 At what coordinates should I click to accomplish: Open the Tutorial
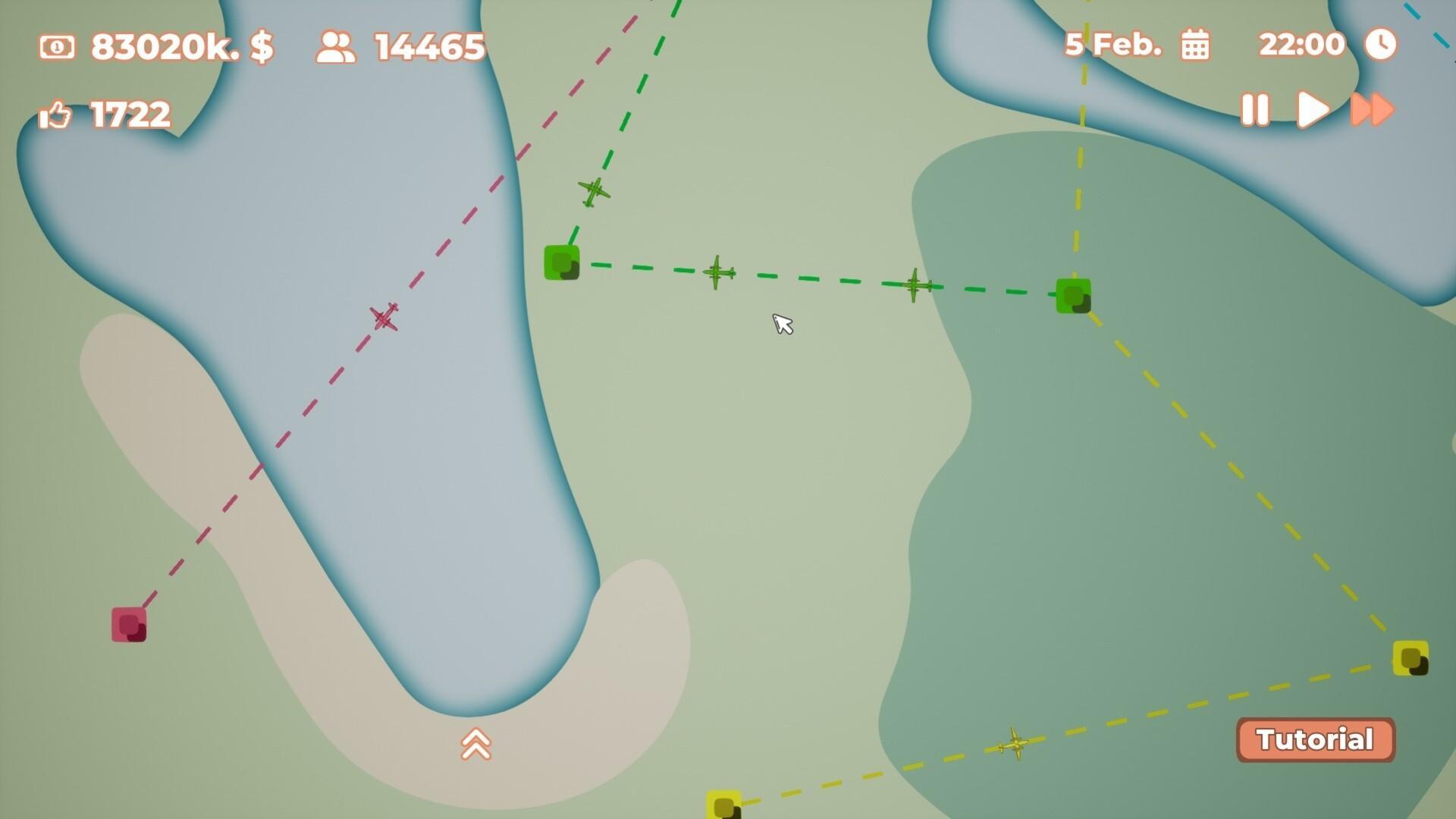(x=1316, y=739)
